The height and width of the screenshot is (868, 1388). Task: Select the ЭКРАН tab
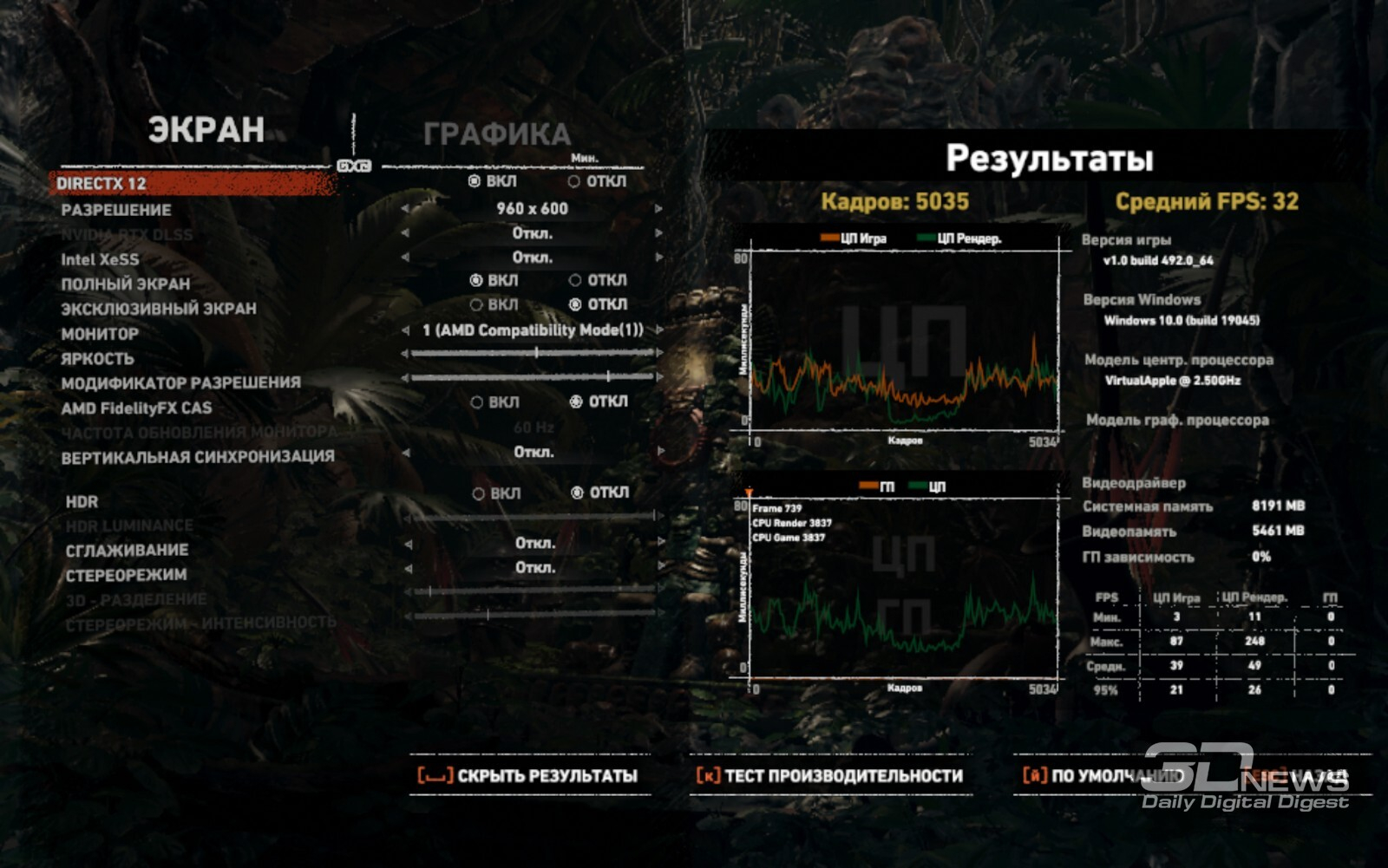(206, 129)
